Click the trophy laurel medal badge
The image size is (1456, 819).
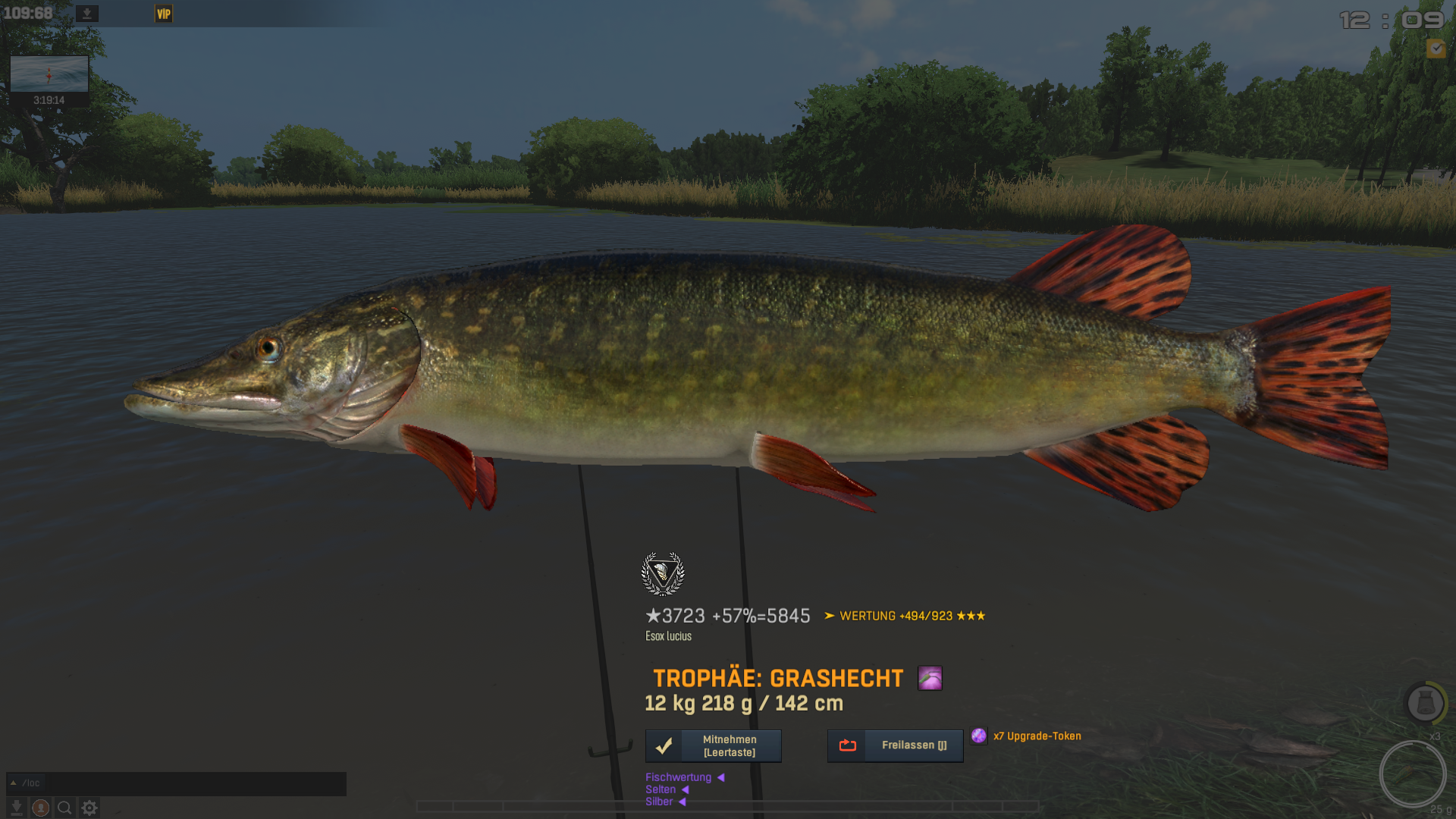point(663,573)
